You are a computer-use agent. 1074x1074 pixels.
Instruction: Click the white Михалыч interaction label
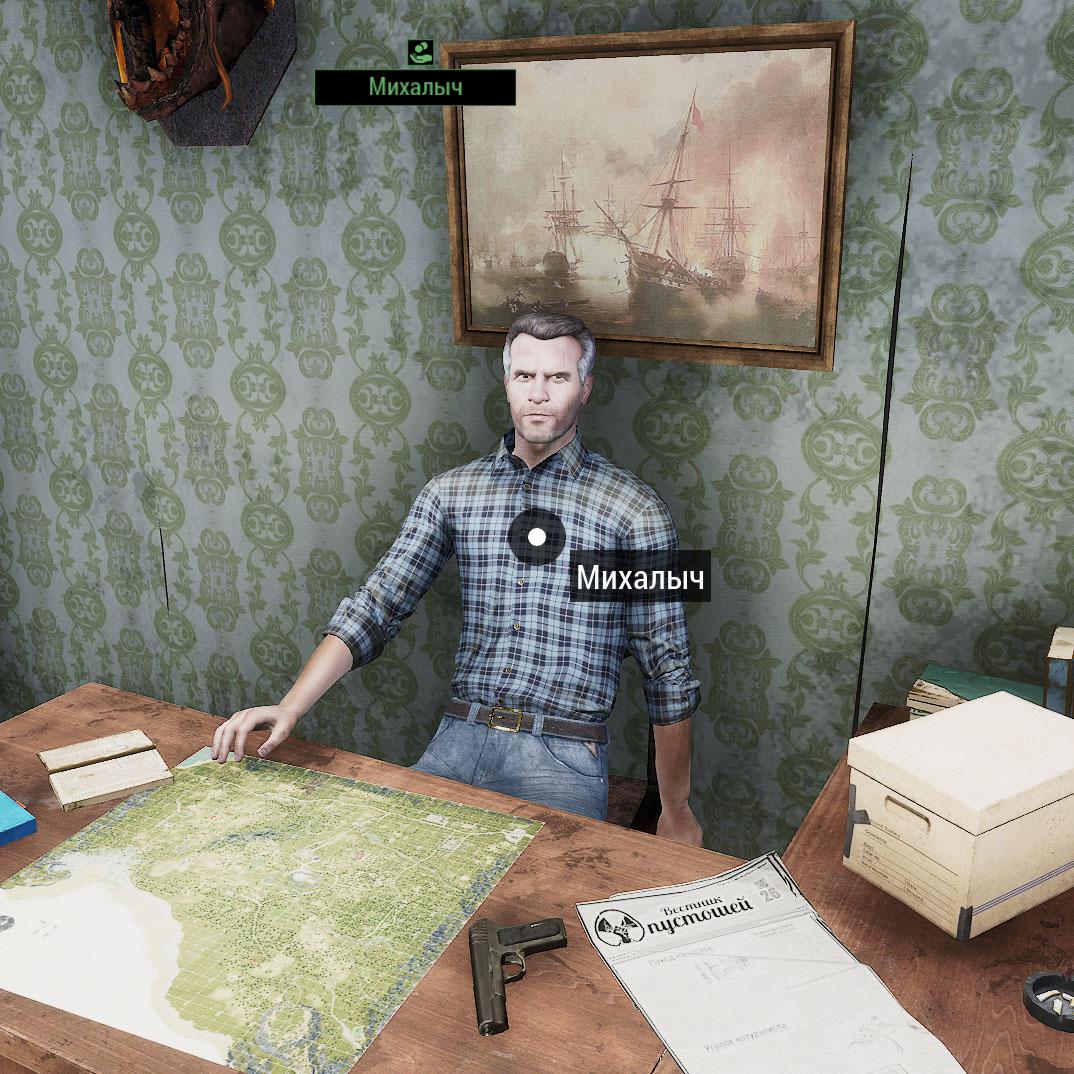click(640, 577)
